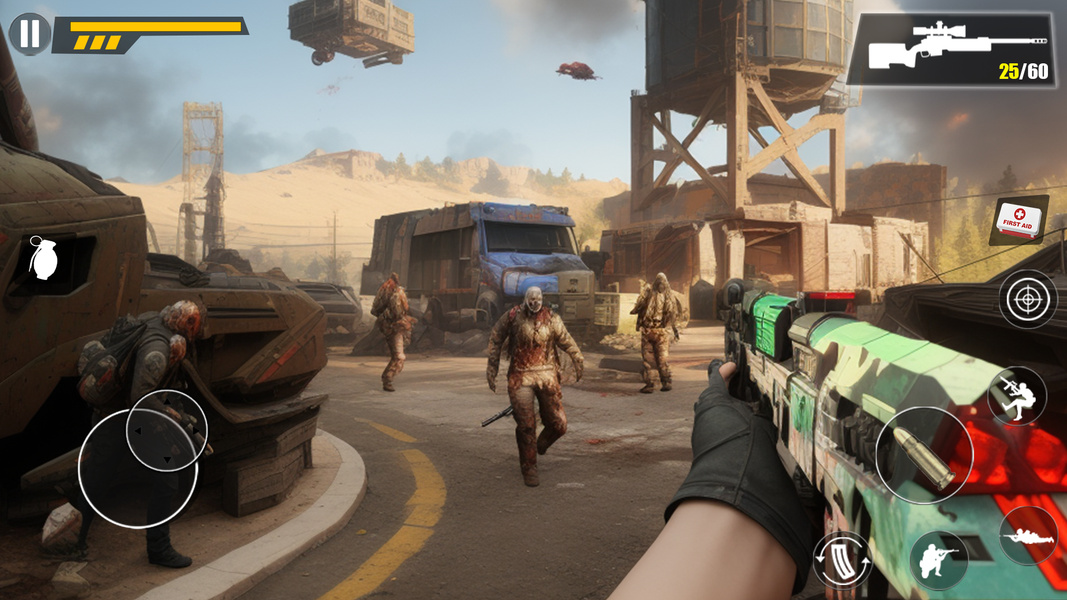Go prone with the lying soldier icon
1067x600 pixels.
1028,536
